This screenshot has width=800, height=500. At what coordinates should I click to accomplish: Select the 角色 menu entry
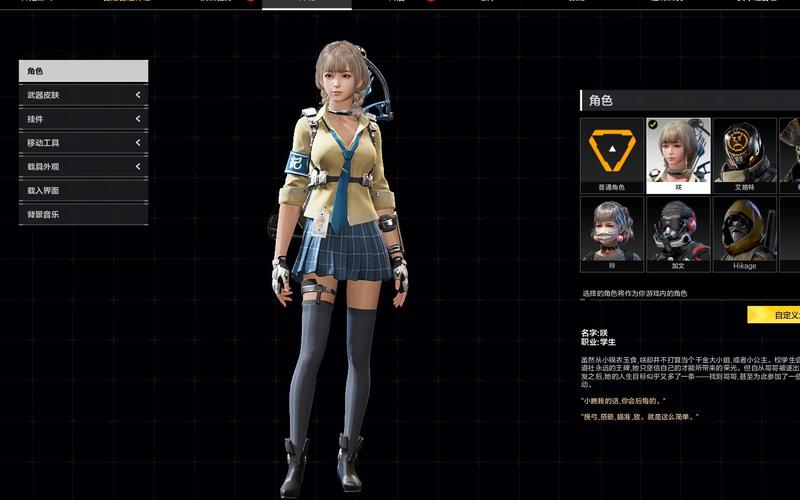pyautogui.click(x=83, y=71)
